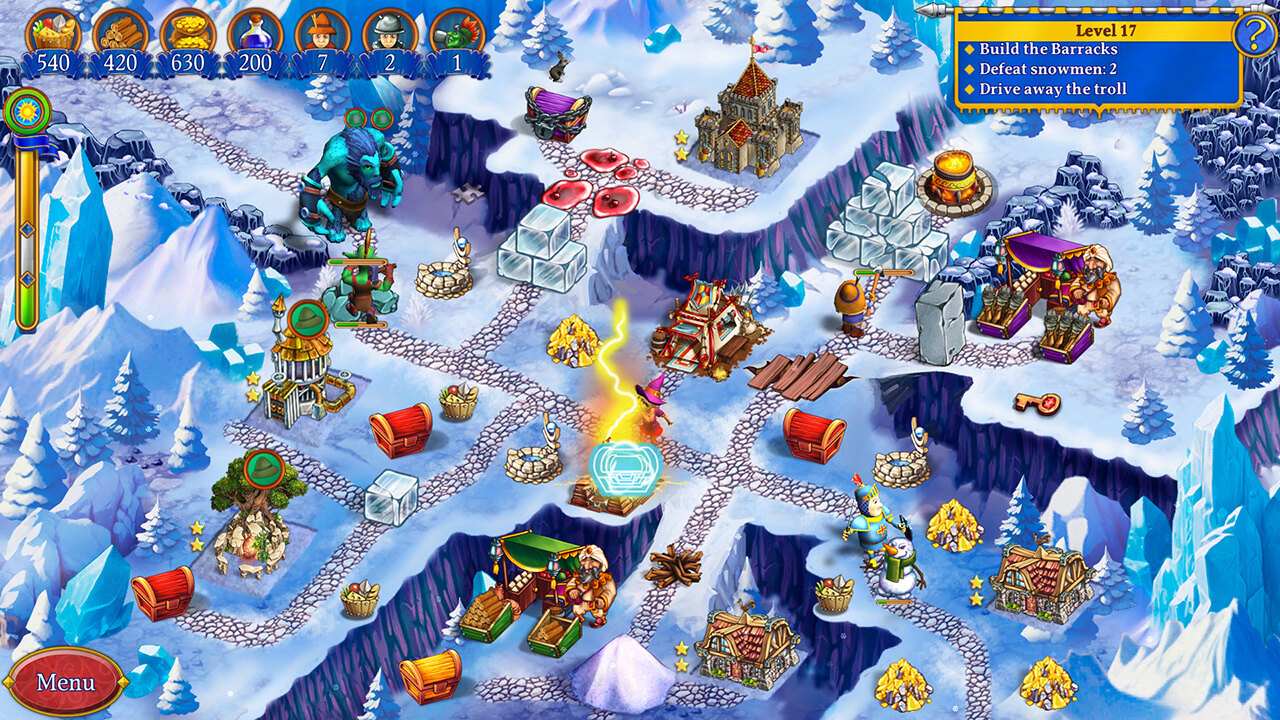
Task: Select the Level 17 objectives panel
Action: (x=1098, y=60)
